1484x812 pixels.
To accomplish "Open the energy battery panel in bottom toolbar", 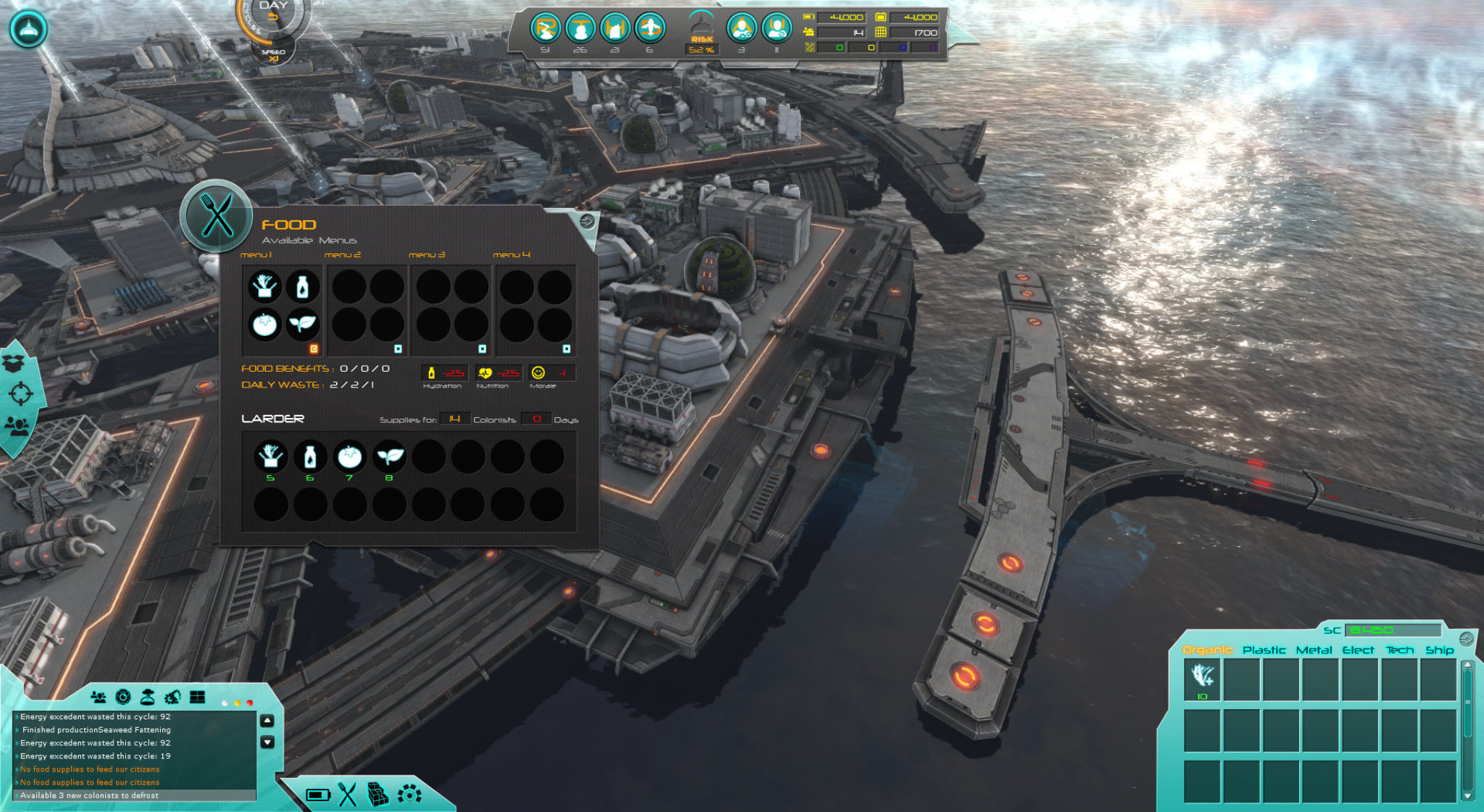I will (317, 795).
